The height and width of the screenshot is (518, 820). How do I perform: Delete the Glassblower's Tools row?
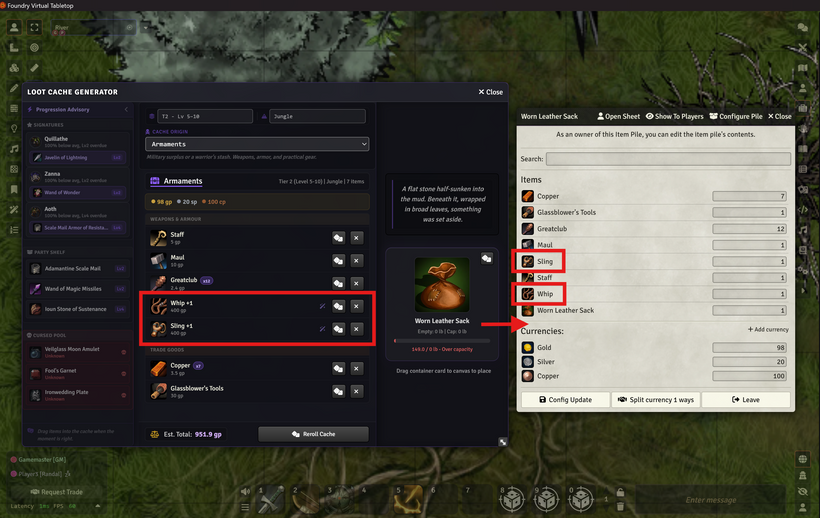pos(357,392)
